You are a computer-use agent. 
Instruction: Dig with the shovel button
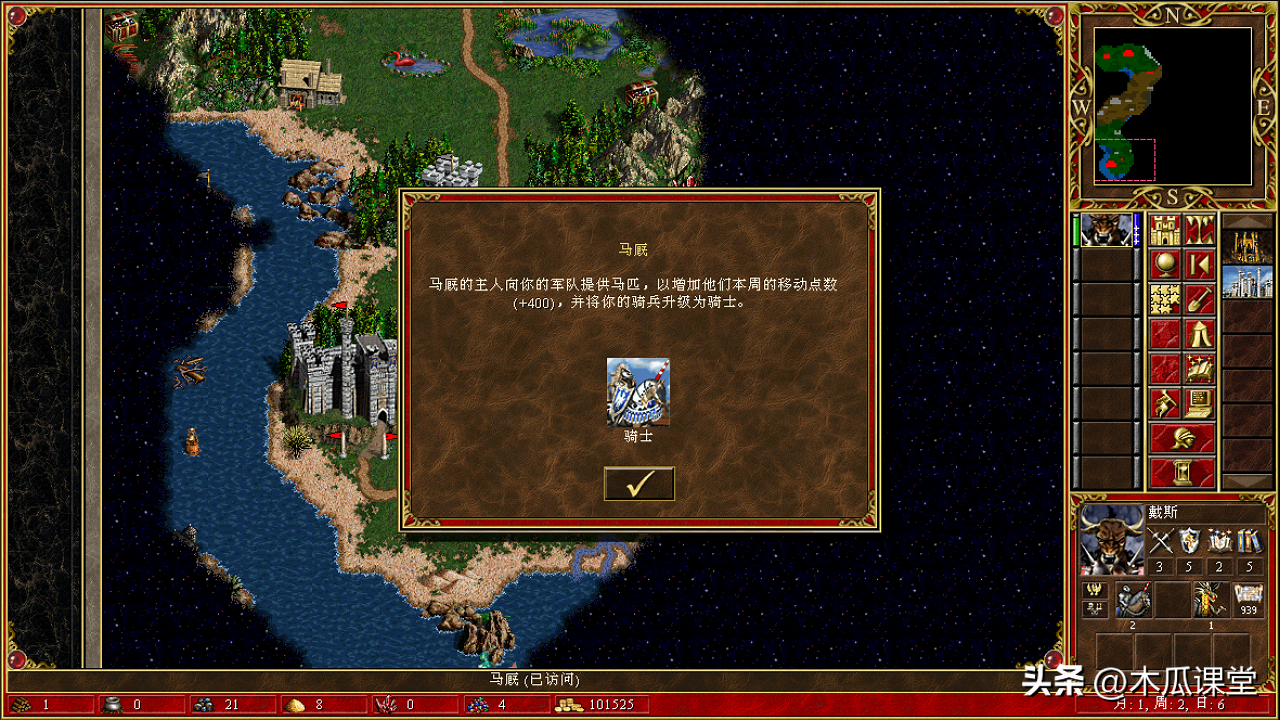pos(1199,299)
